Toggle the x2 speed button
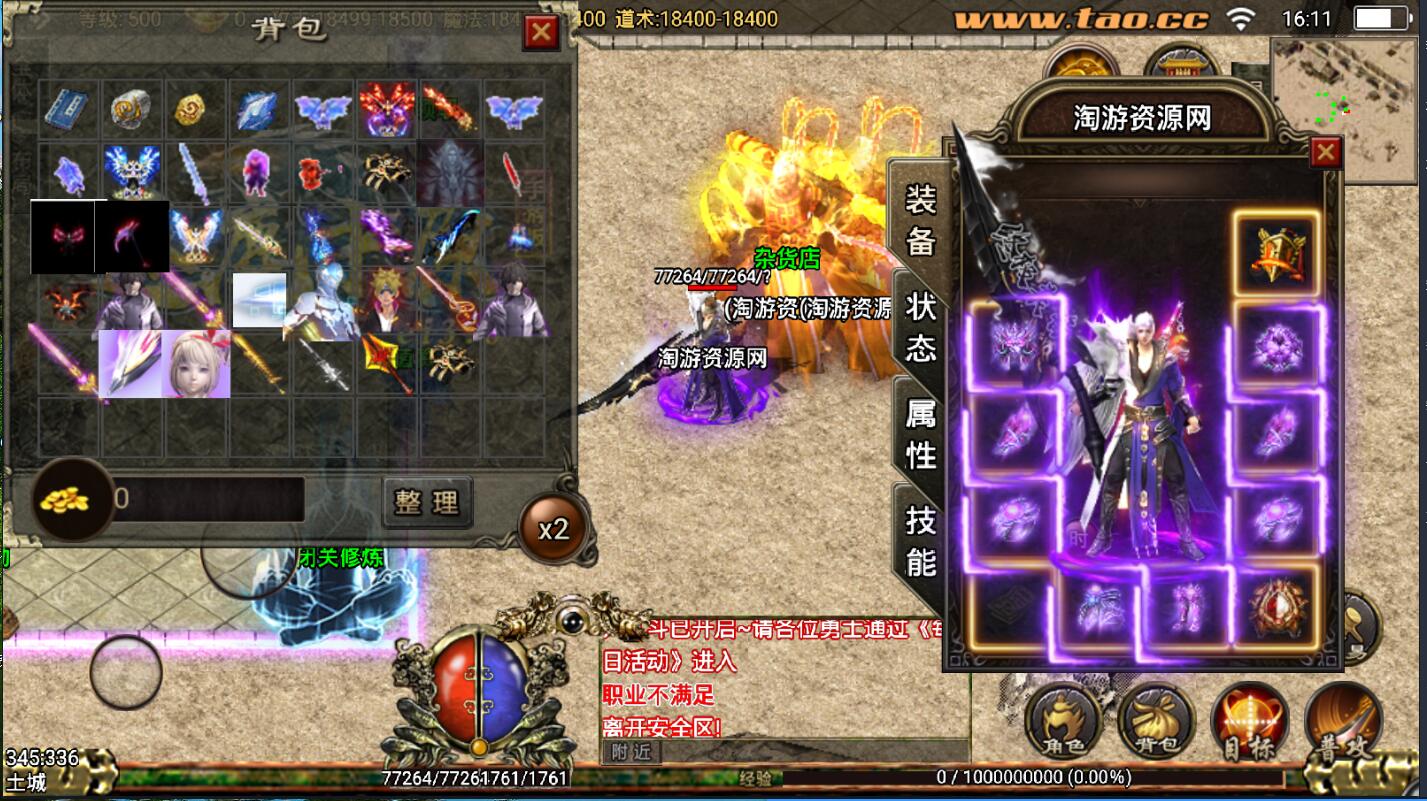1427x801 pixels. pos(553,529)
